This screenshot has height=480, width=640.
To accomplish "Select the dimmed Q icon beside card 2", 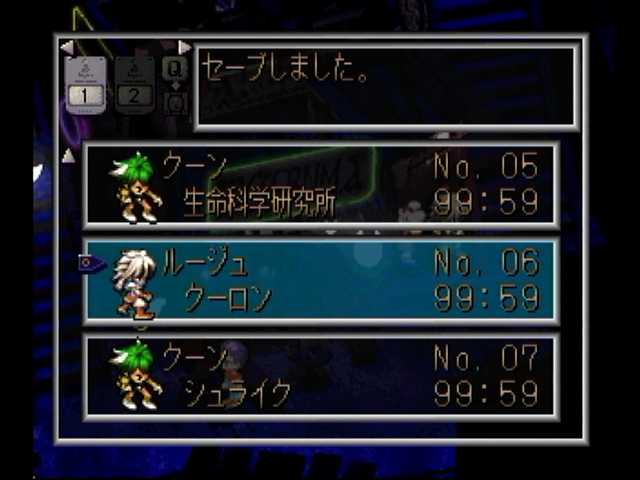I will pos(175,70).
